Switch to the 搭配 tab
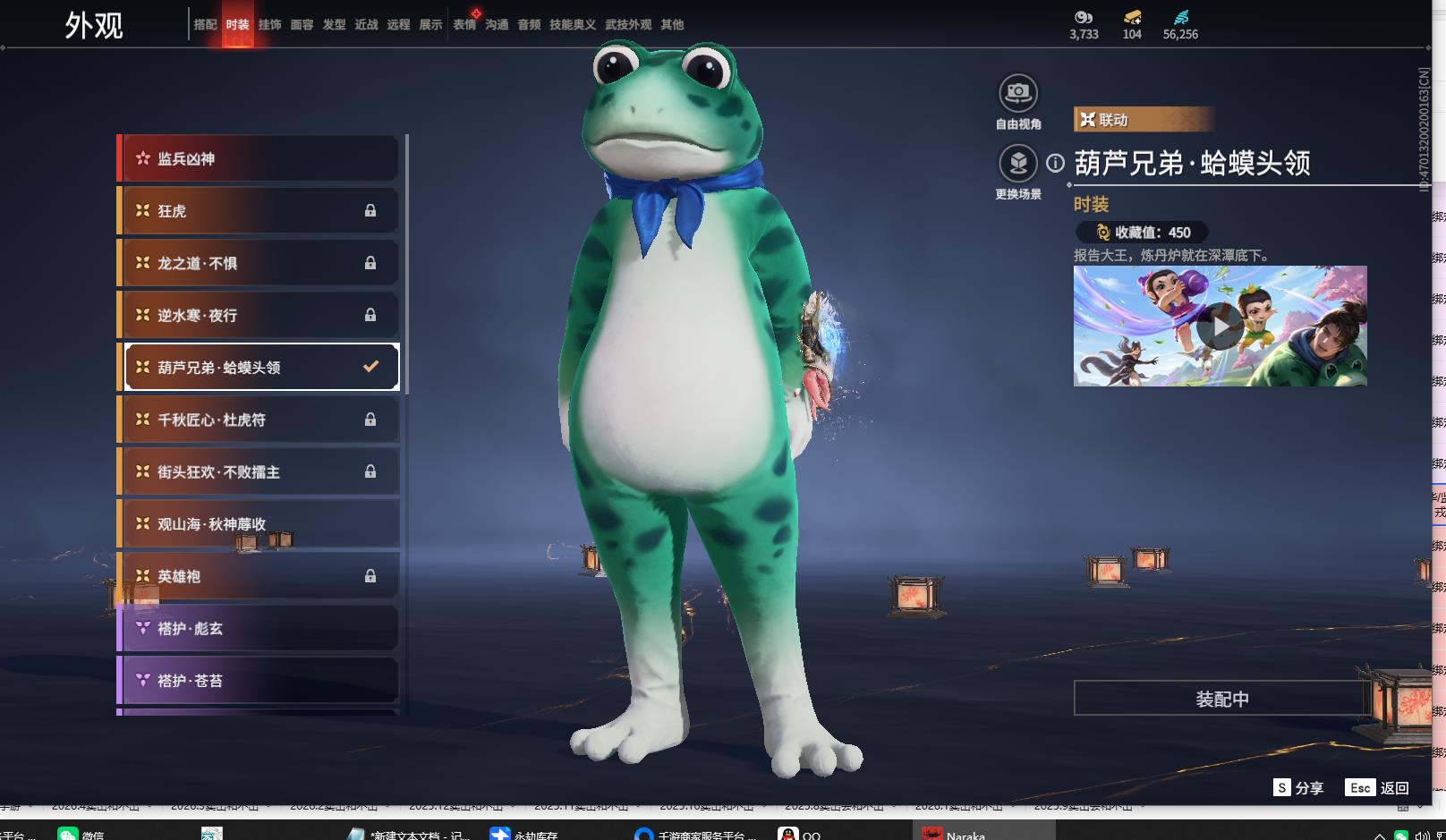Viewport: 1446px width, 840px height. (x=205, y=25)
